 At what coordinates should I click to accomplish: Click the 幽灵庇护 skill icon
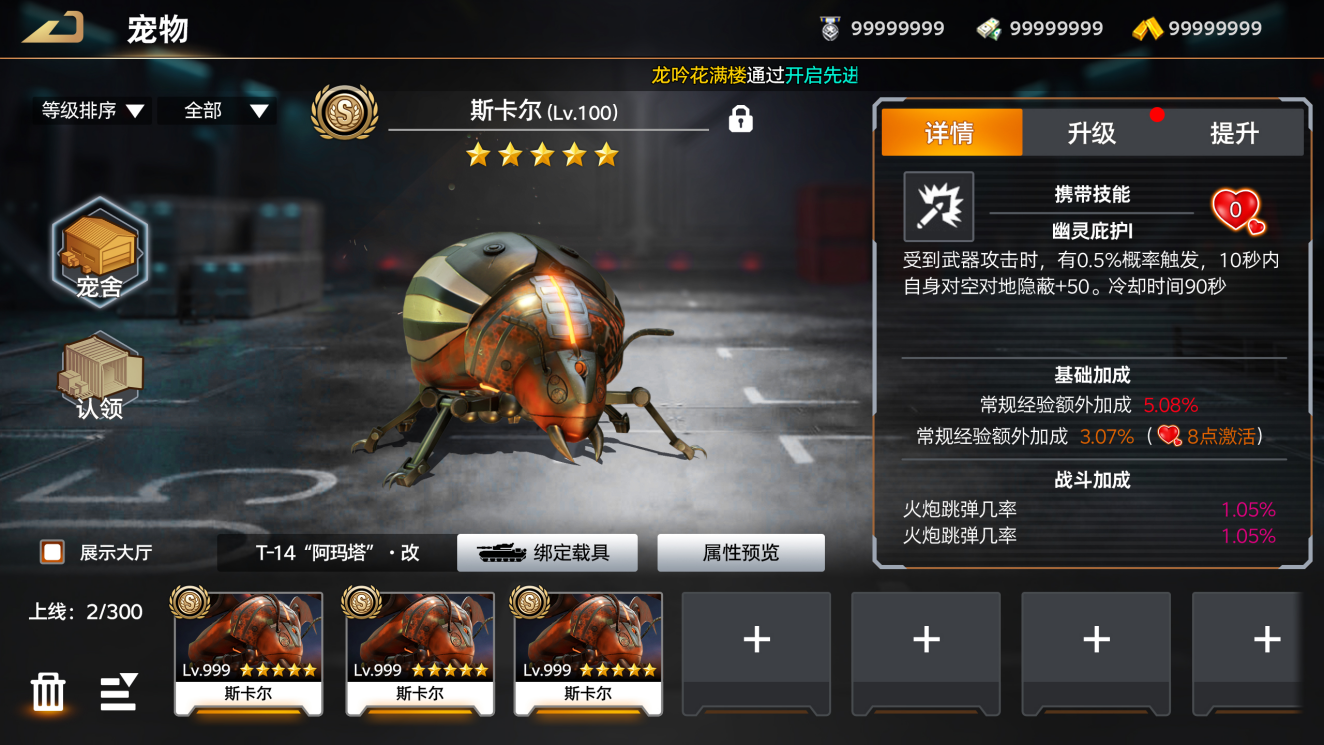pyautogui.click(x=938, y=206)
